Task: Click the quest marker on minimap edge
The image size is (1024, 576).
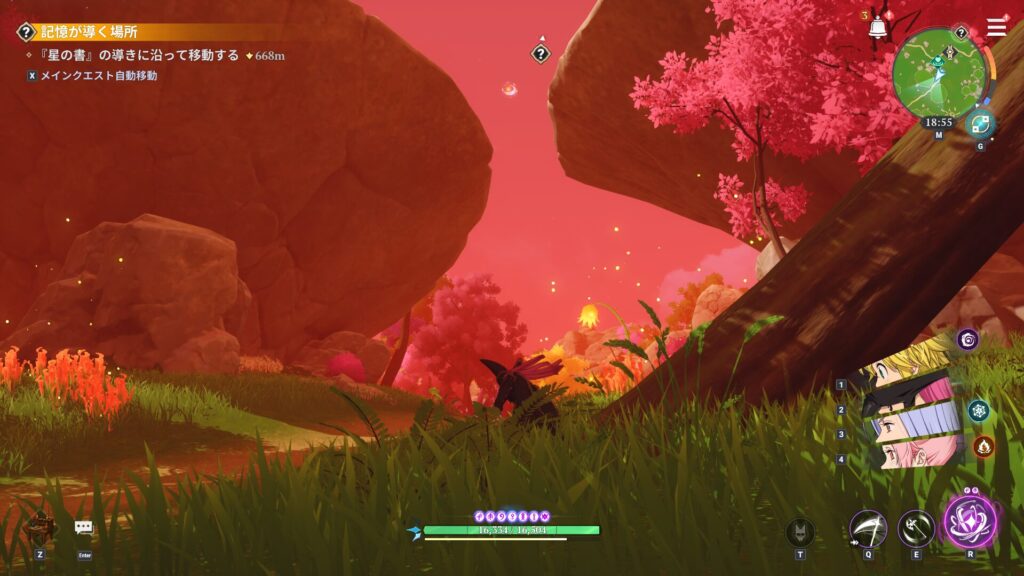Action: [961, 32]
